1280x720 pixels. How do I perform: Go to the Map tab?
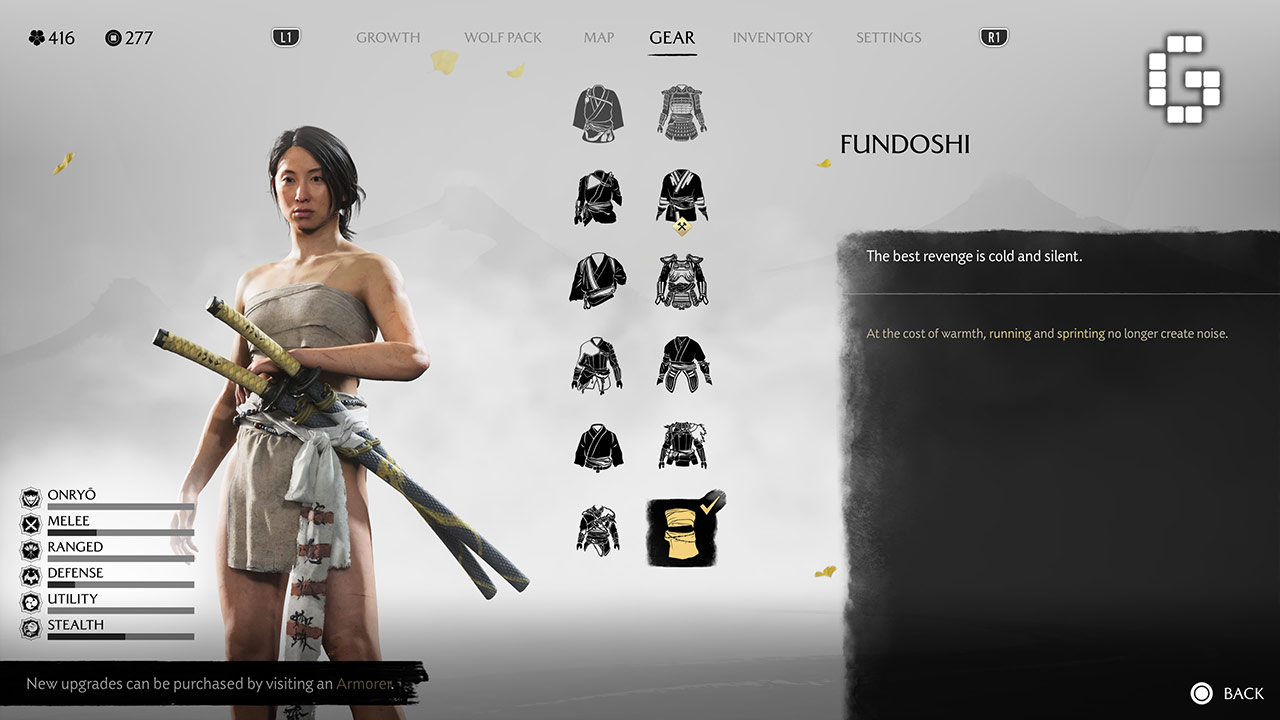tap(599, 38)
